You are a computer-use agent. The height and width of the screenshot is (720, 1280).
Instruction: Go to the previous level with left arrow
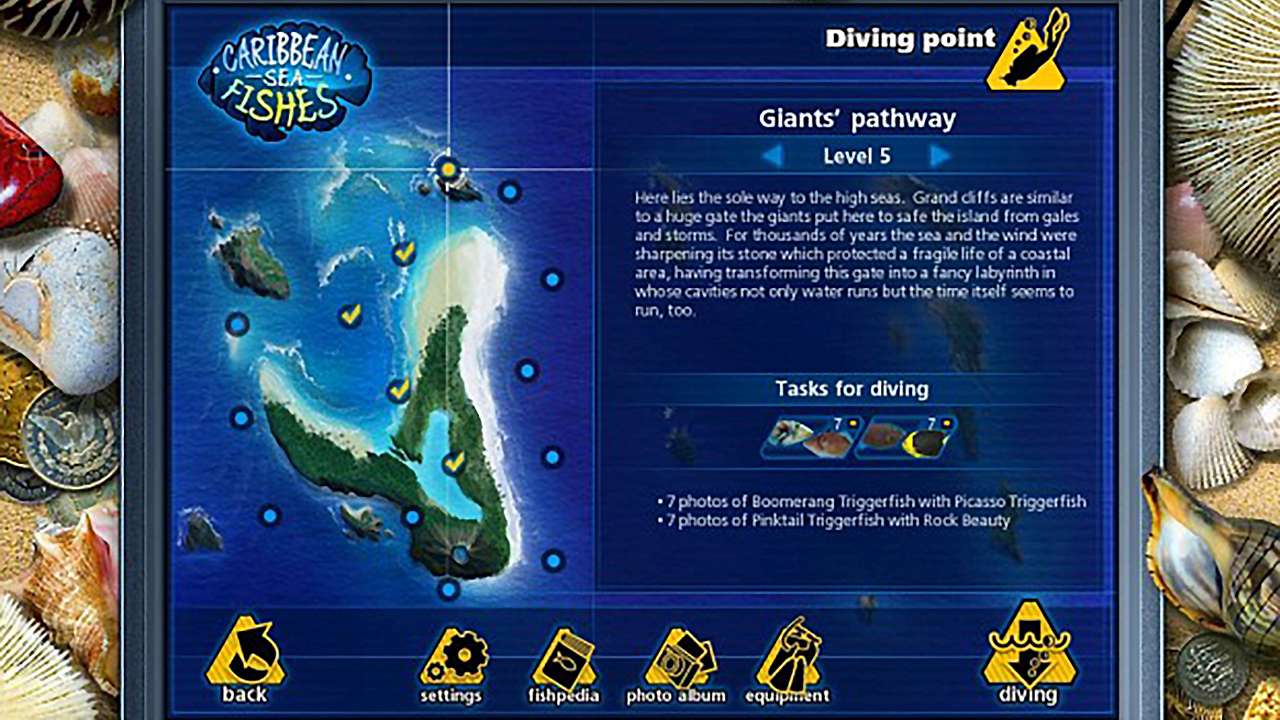tap(772, 156)
